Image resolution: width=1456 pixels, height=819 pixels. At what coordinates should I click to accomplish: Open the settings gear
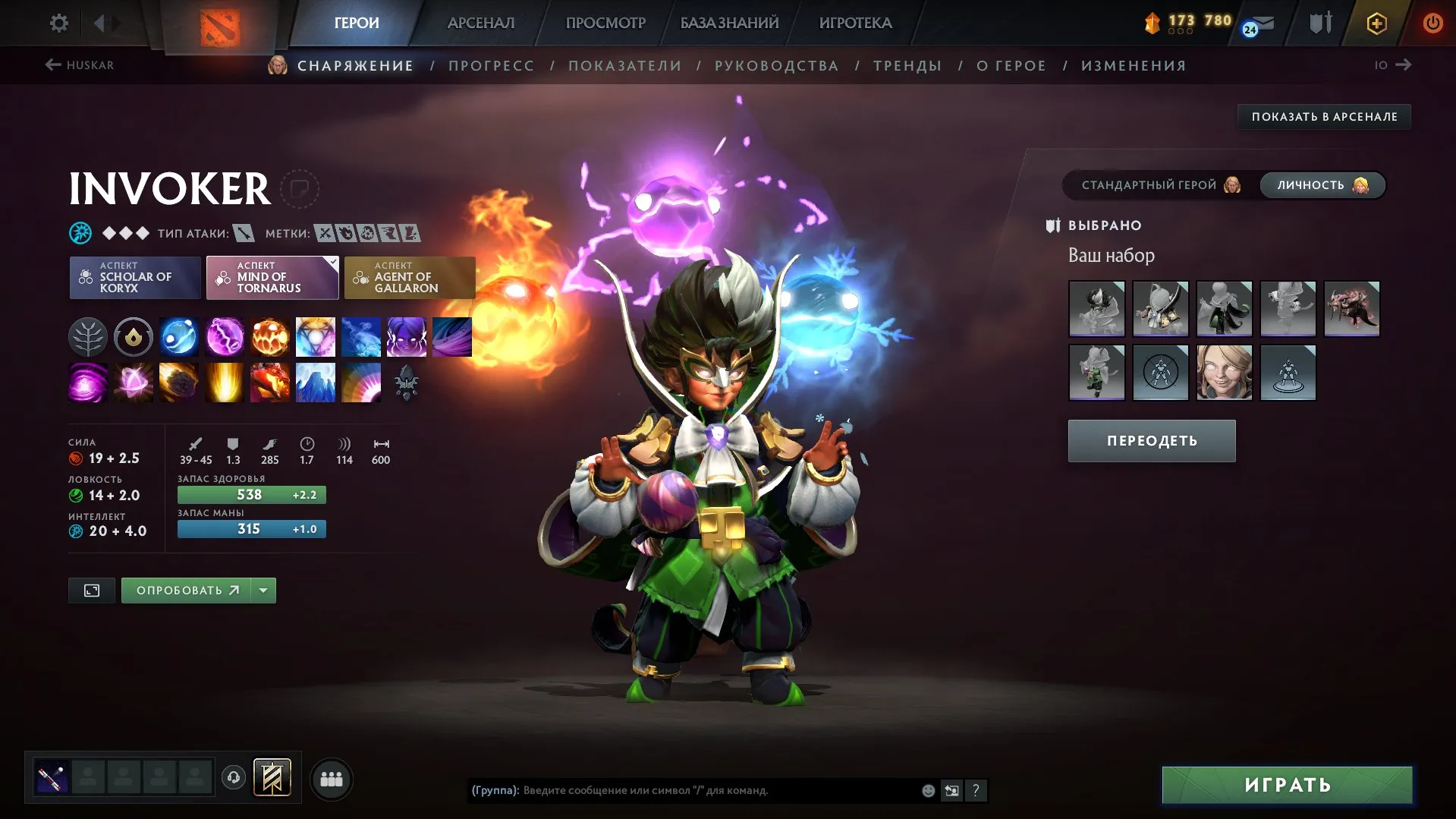[x=58, y=23]
